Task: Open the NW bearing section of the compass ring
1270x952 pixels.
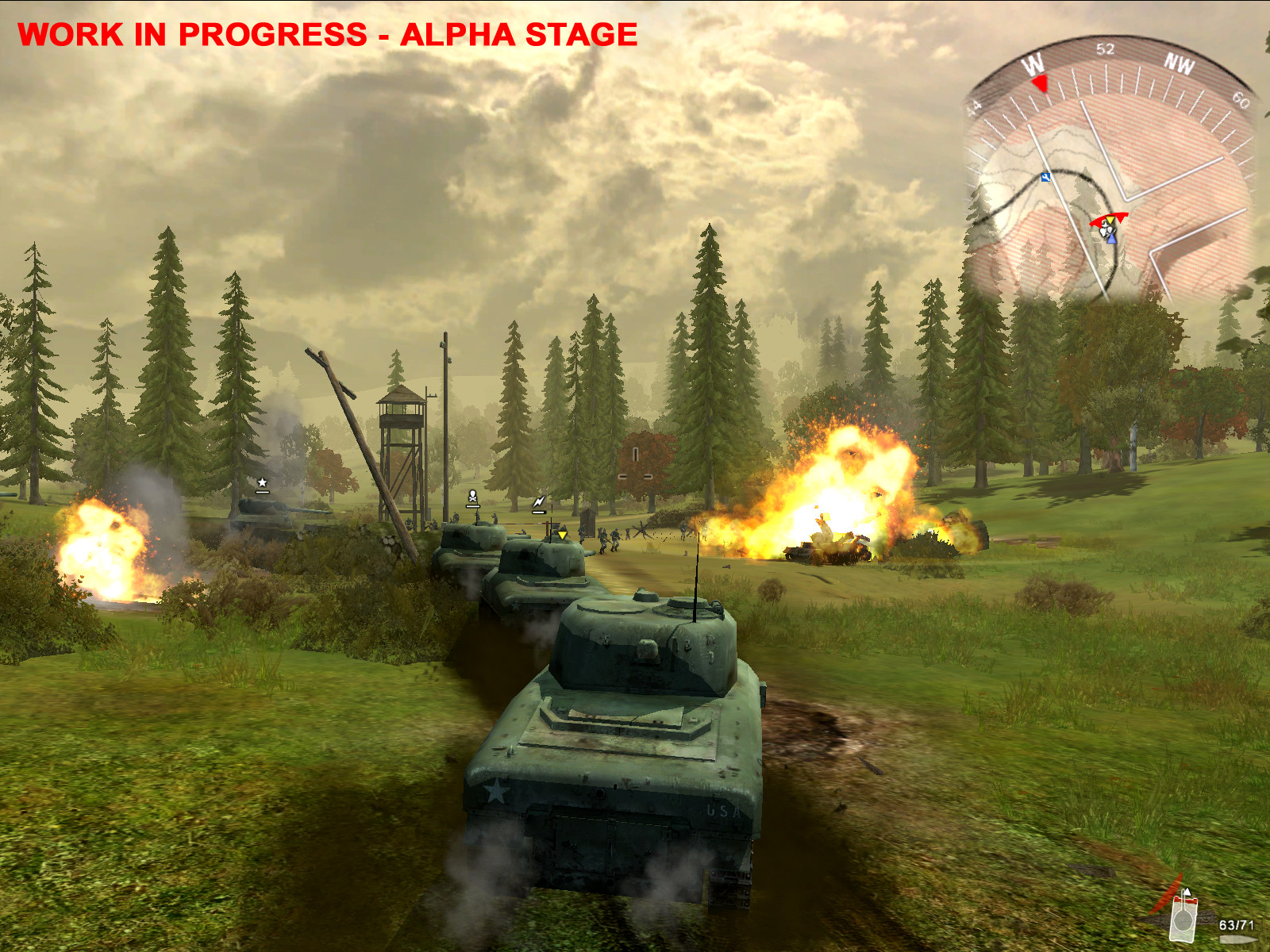Action: [x=1180, y=64]
